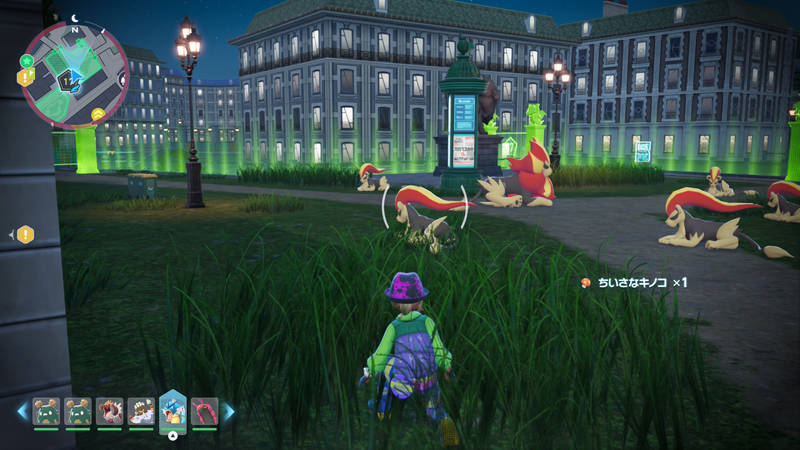Click the yellow chevron marker on the minimap

(98, 114)
